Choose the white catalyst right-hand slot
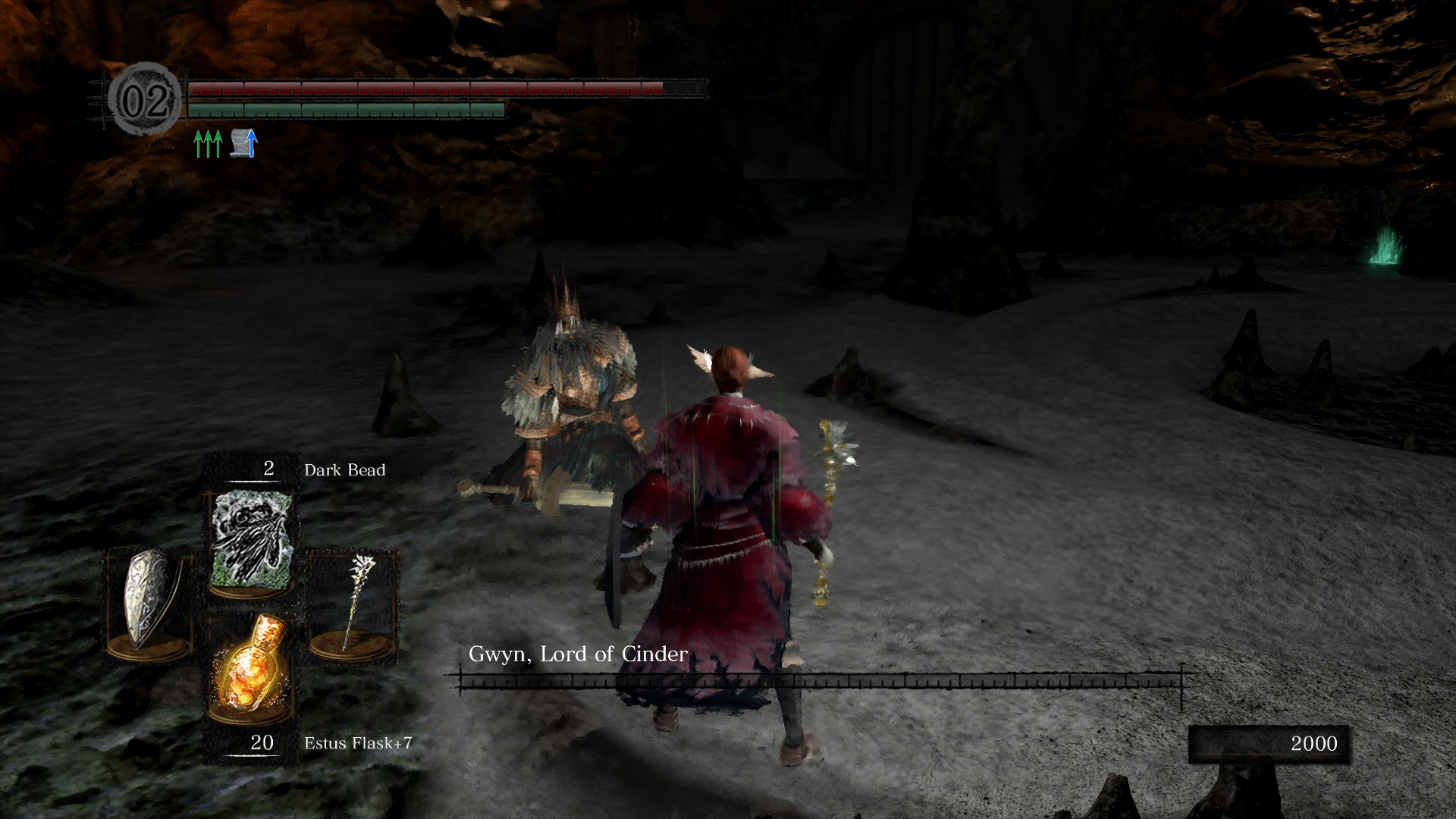1456x819 pixels. (x=353, y=601)
